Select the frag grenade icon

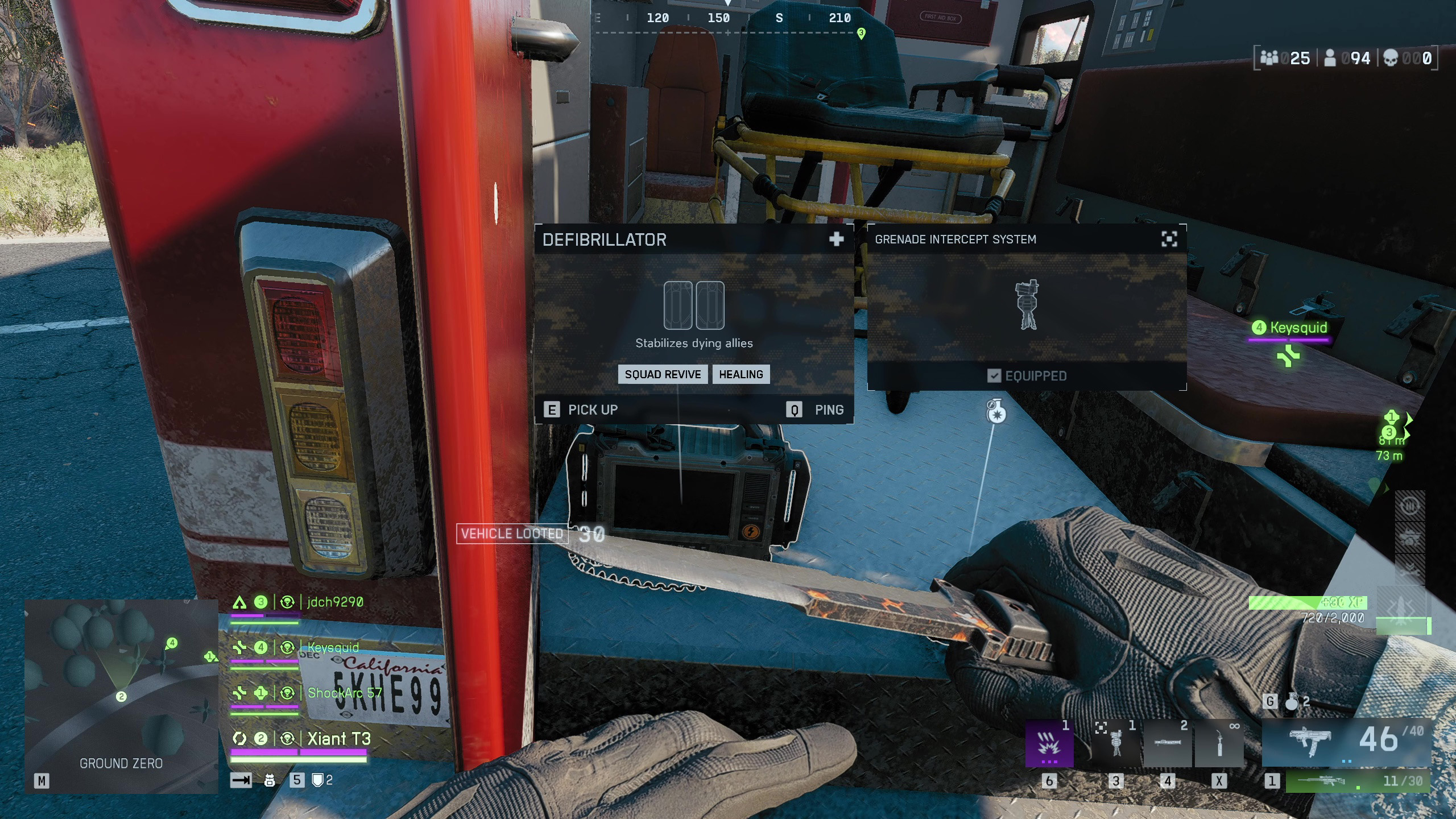pos(1292,702)
